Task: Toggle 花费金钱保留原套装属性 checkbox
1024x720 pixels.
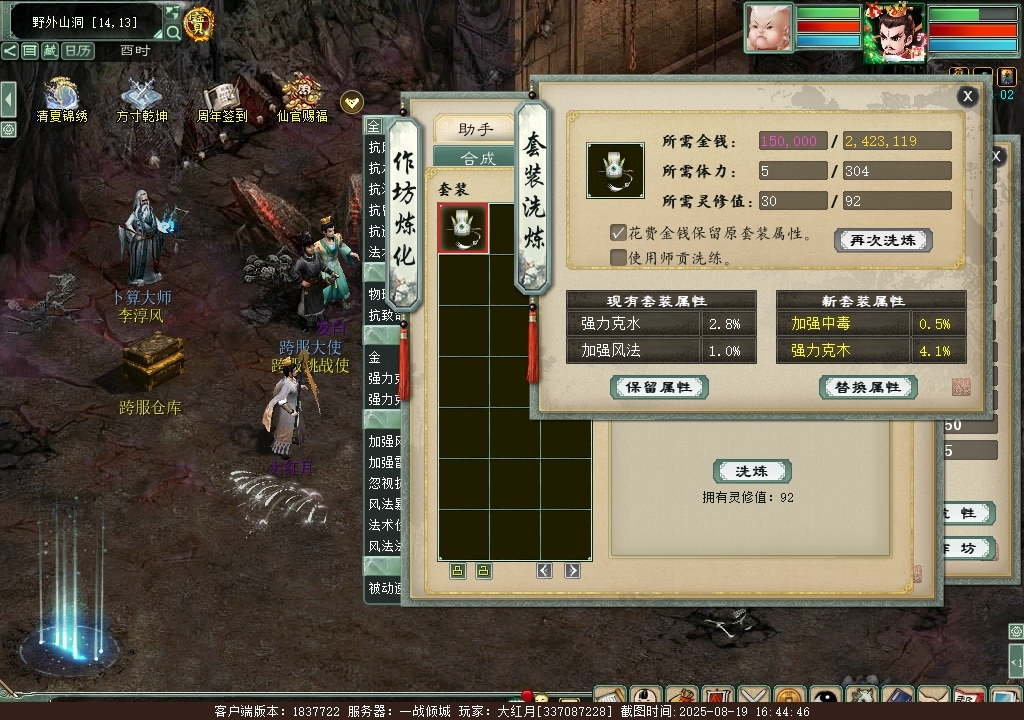Action: click(618, 233)
